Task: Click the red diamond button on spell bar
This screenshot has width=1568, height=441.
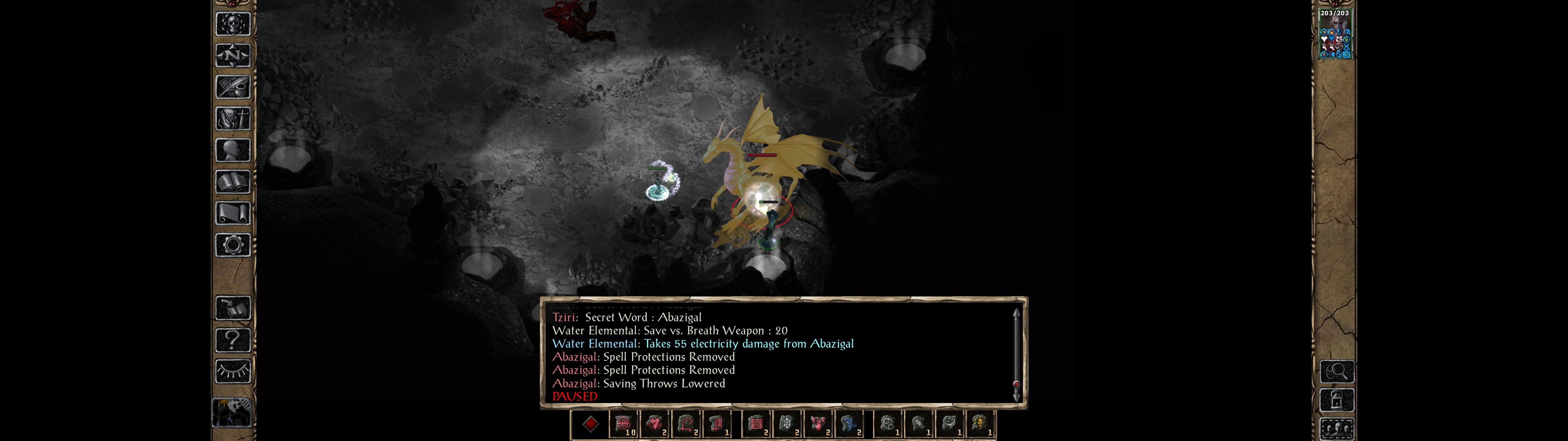Action: (x=590, y=424)
